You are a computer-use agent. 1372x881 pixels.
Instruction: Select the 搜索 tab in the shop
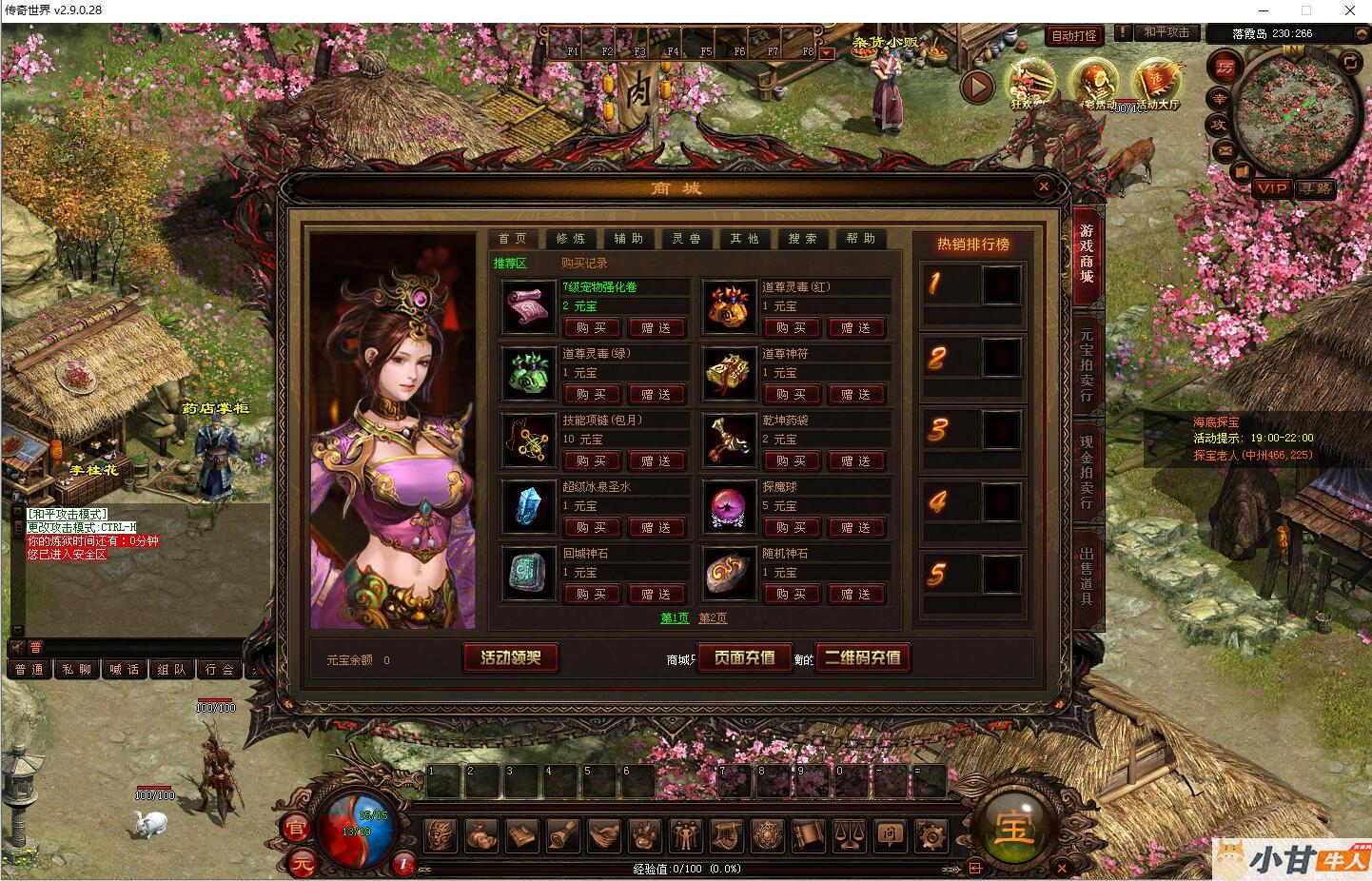pyautogui.click(x=802, y=239)
